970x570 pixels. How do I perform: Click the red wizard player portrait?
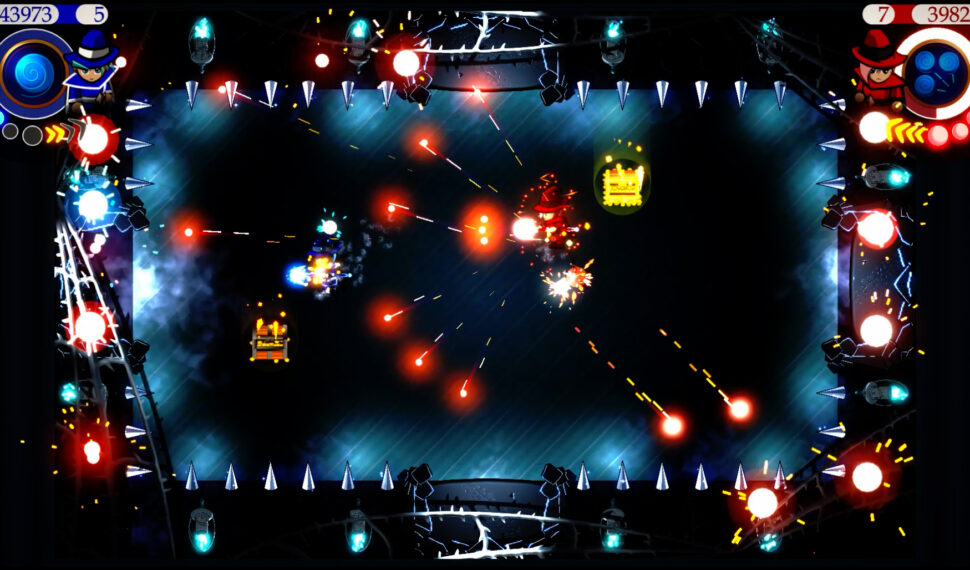[x=878, y=66]
